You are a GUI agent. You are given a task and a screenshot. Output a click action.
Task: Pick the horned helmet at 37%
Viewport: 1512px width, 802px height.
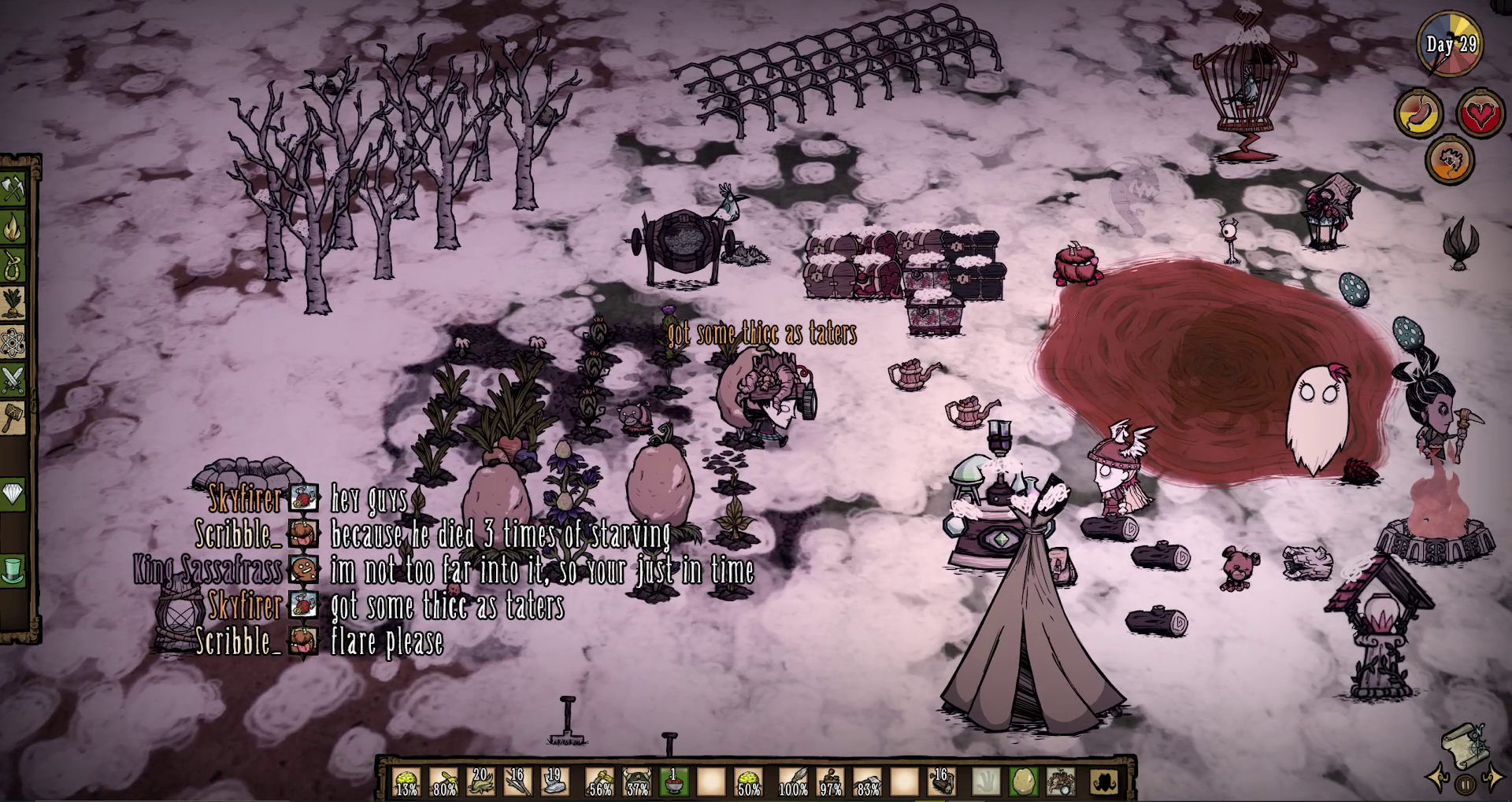click(x=636, y=782)
